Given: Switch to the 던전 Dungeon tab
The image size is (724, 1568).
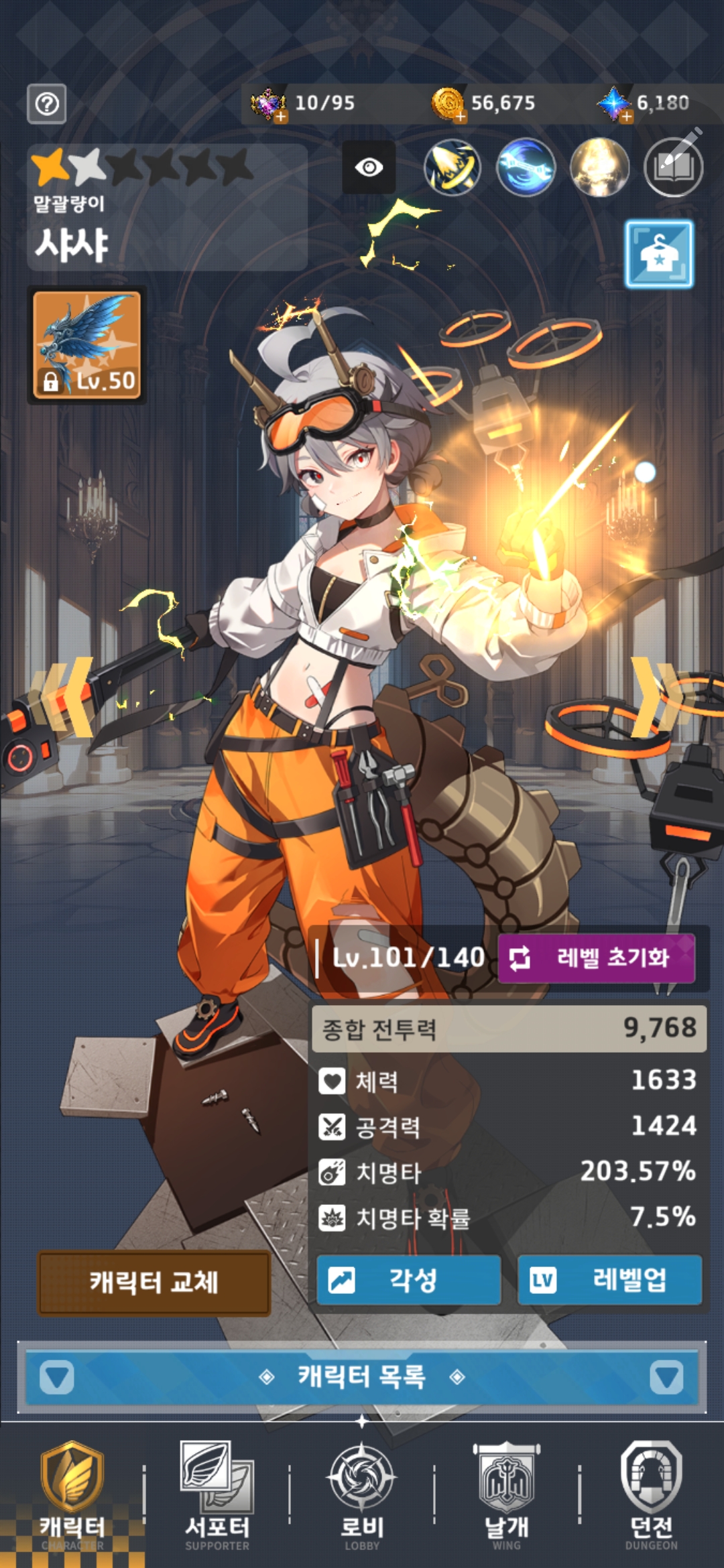Looking at the screenshot, I should point(651,1496).
